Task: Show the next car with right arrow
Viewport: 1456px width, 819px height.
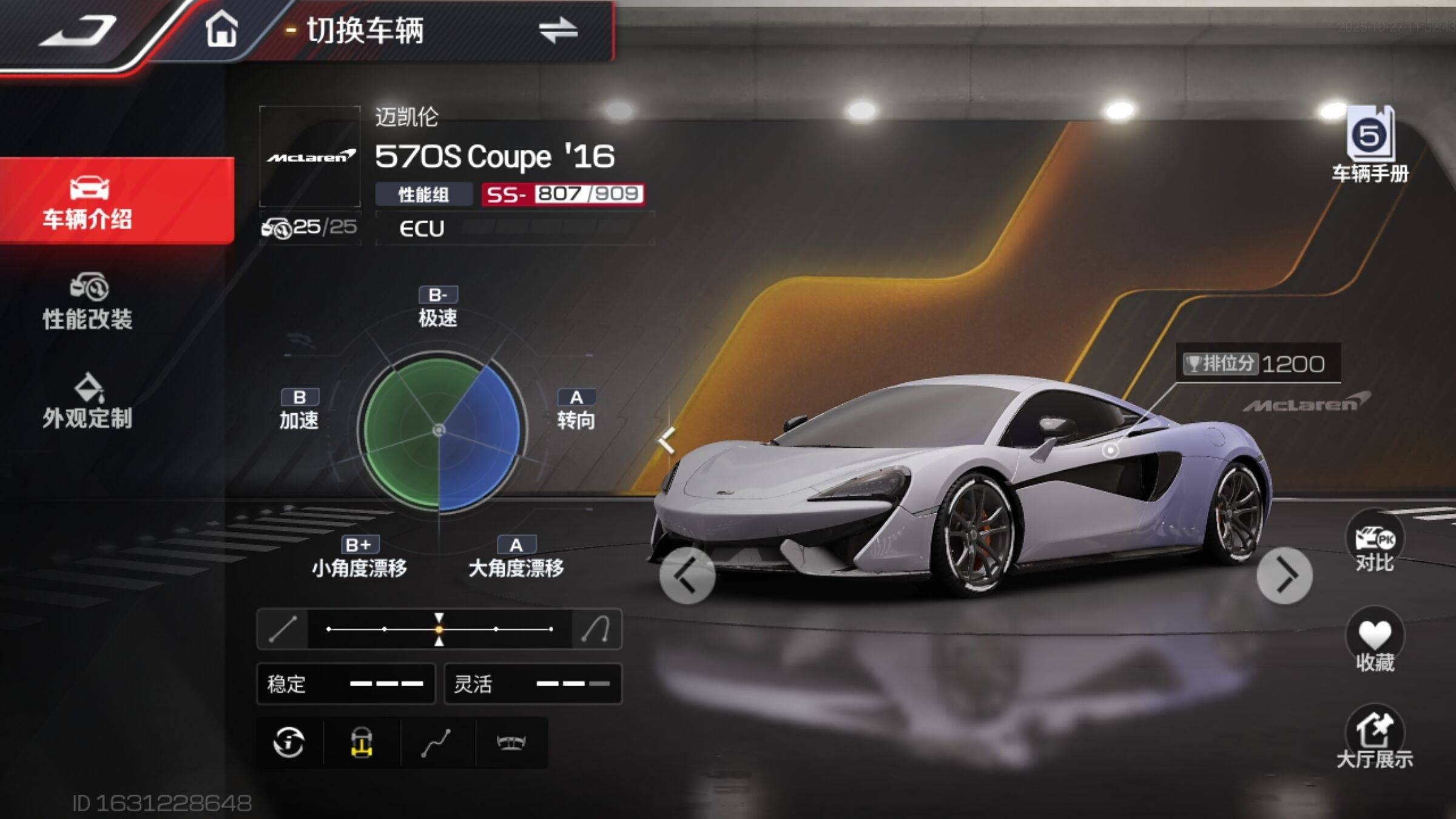Action: [x=1284, y=575]
